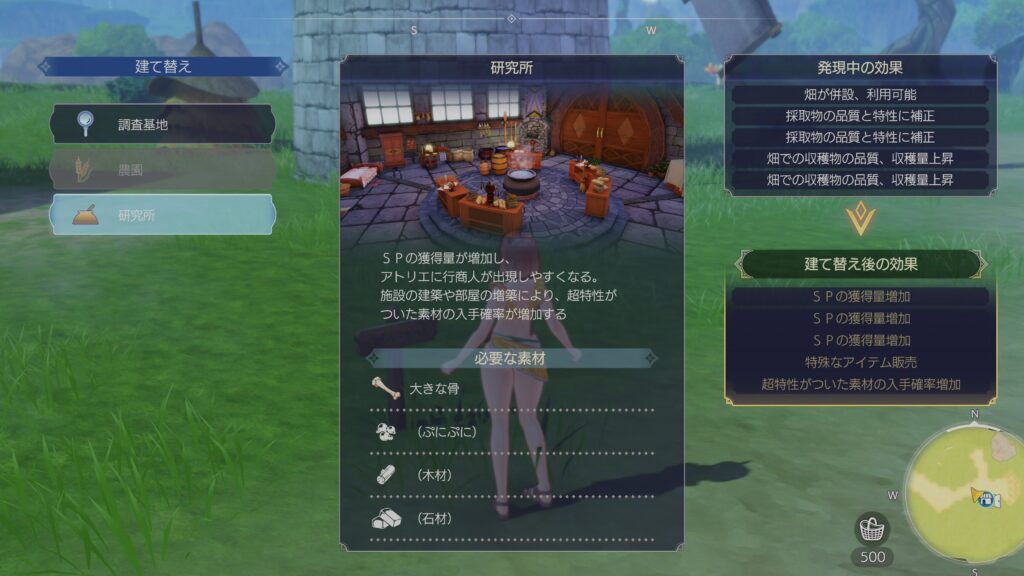Image resolution: width=1024 pixels, height=576 pixels.
Task: Pick the (石材) stone material row
Action: [511, 519]
